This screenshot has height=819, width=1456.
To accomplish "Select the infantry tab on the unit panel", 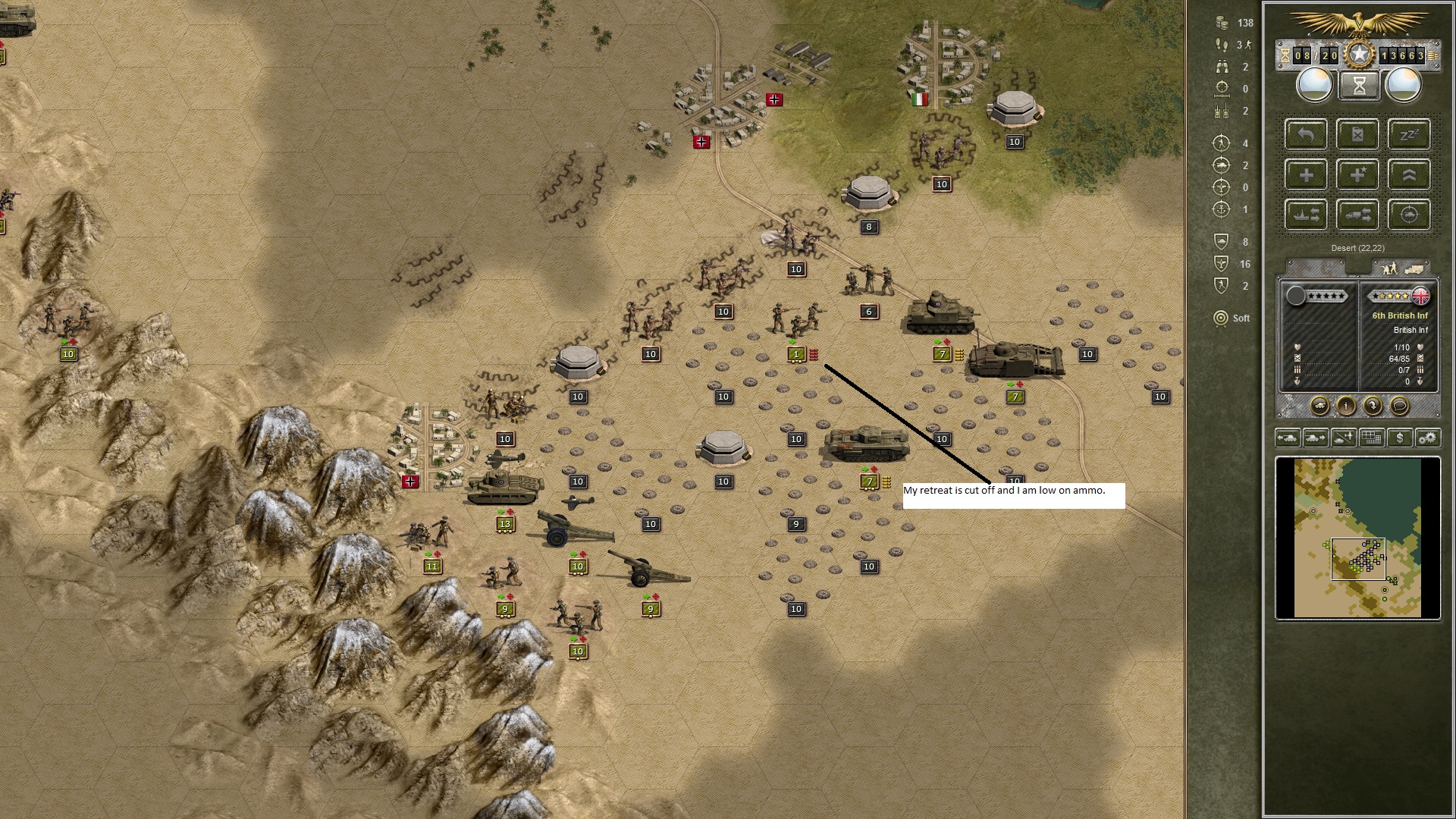I will pyautogui.click(x=1389, y=268).
